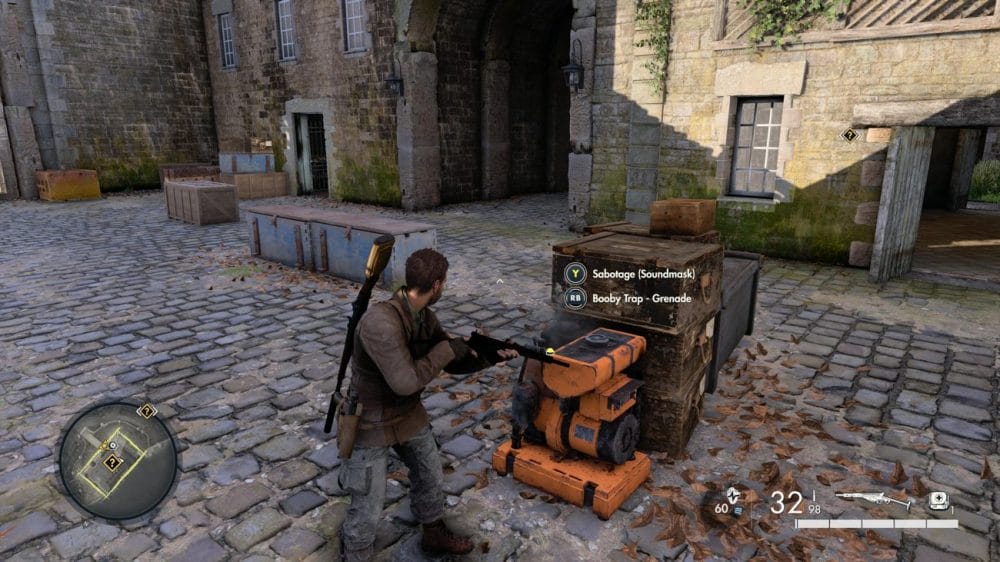Use the medkit item icon
Screen dimensions: 1000x562
[x=938, y=501]
